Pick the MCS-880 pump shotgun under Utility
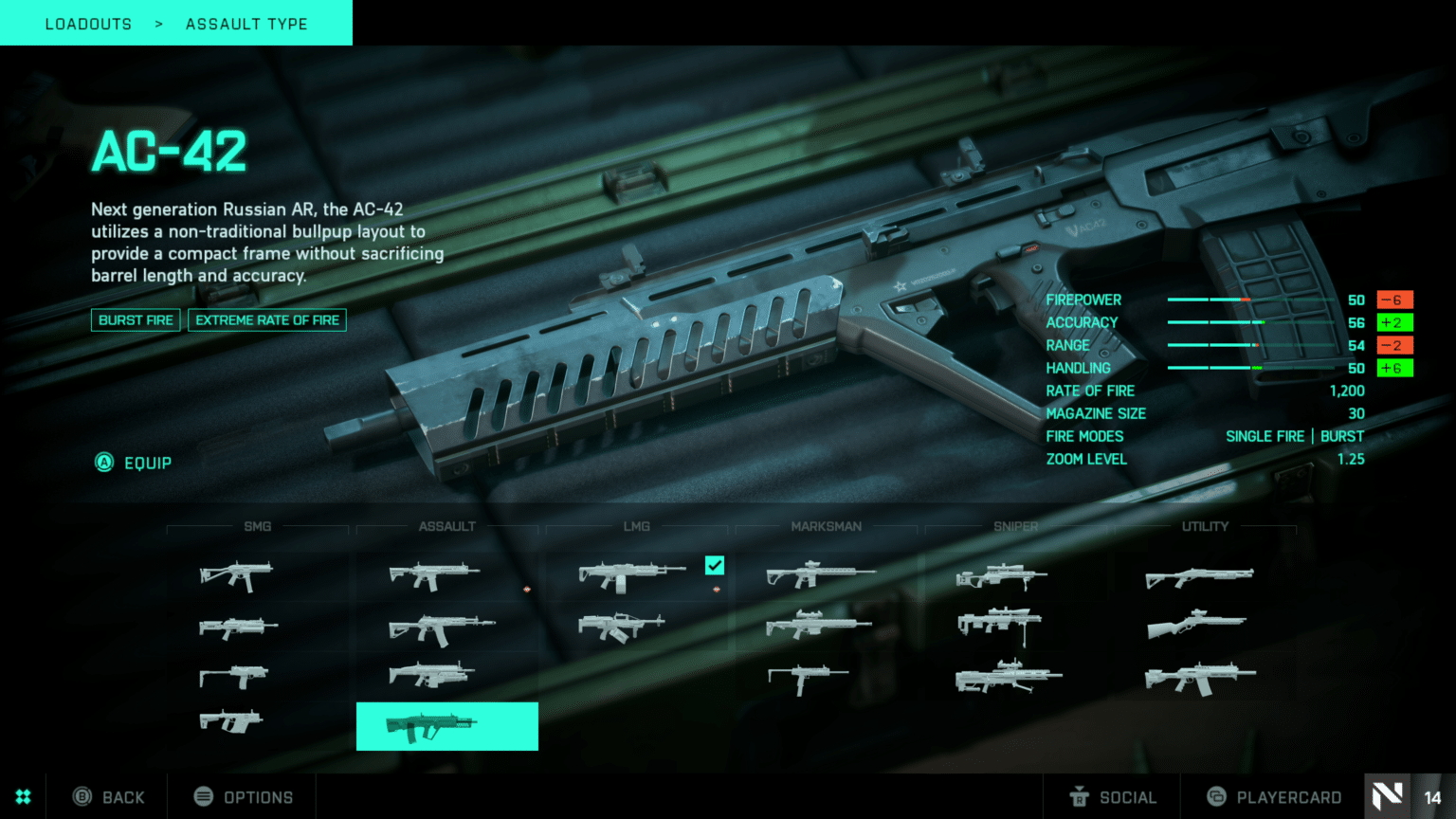The height and width of the screenshot is (819, 1456). 1199,576
